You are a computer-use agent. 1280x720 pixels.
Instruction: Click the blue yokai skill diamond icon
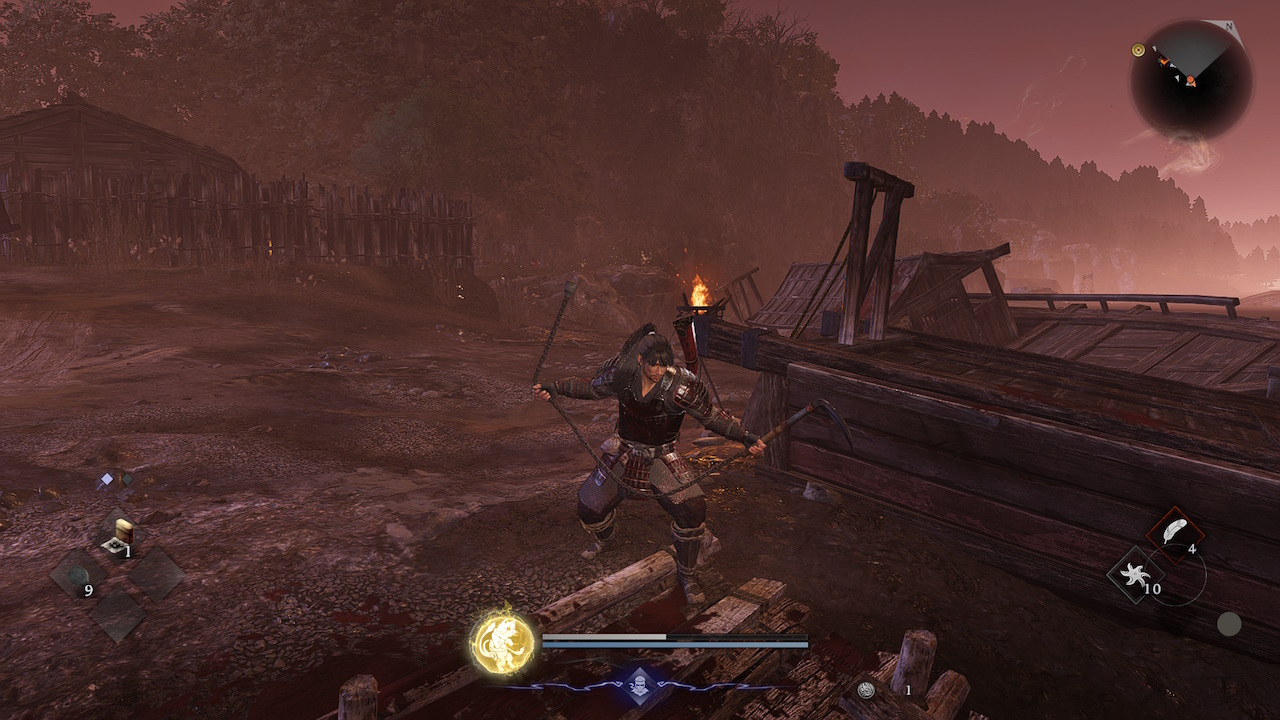(x=640, y=686)
